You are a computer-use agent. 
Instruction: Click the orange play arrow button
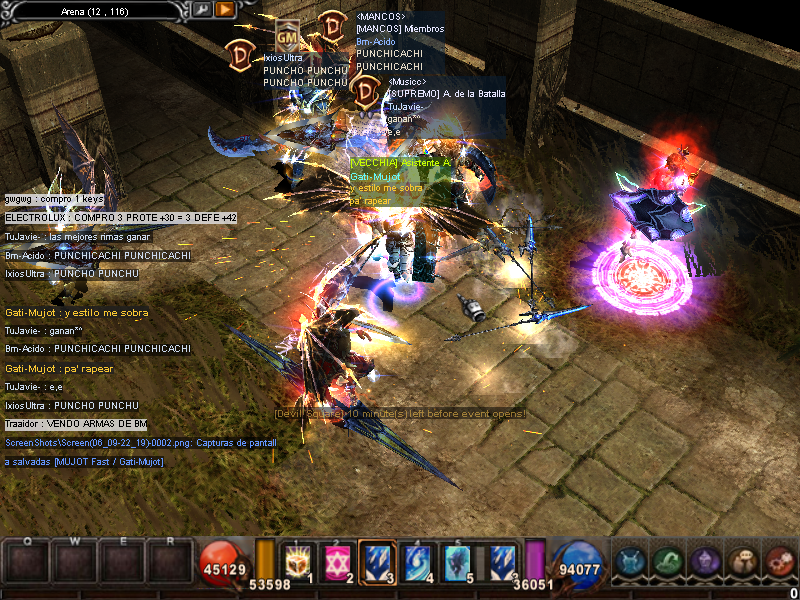[x=224, y=9]
